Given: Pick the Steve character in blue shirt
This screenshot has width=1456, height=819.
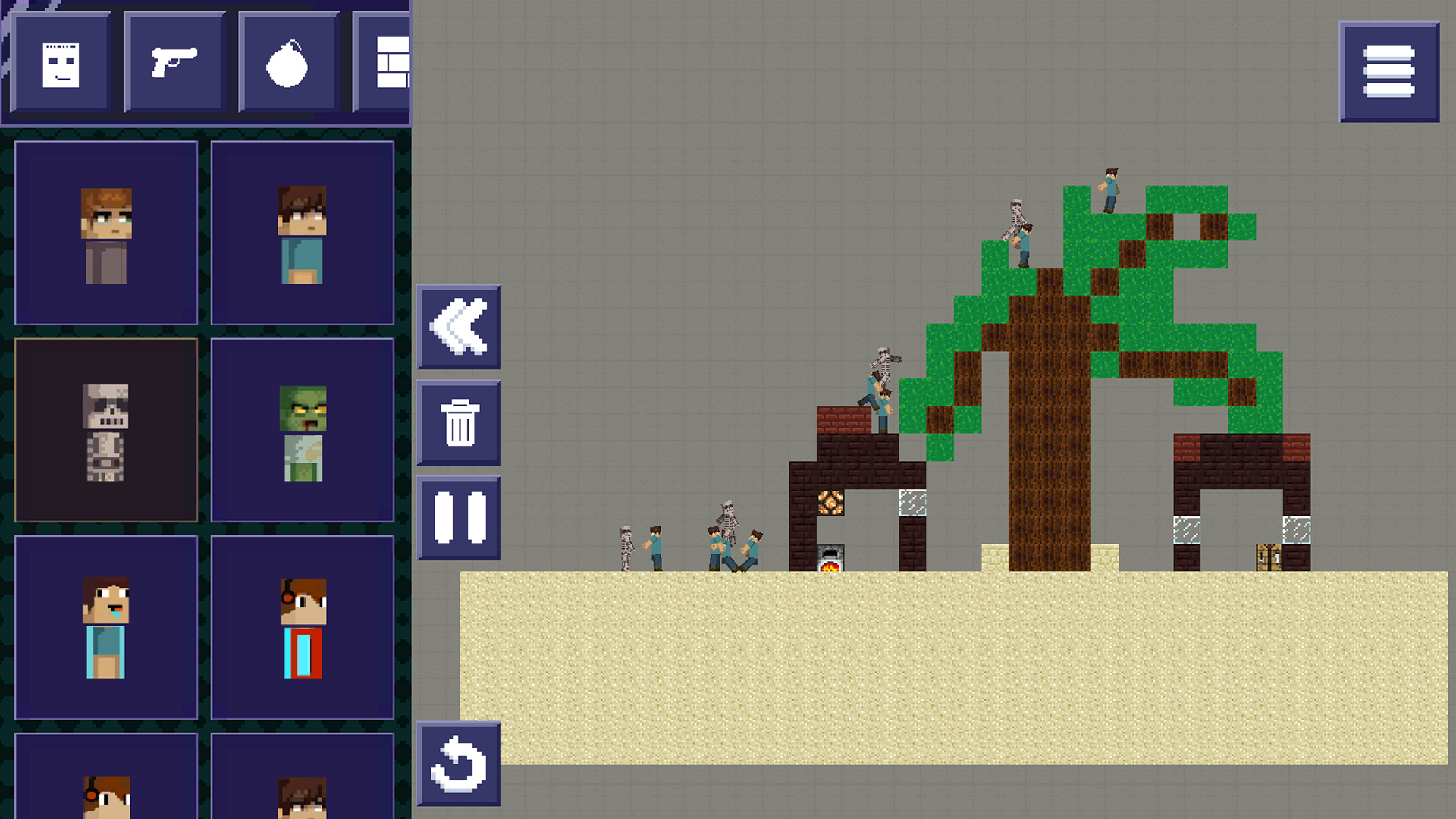Looking at the screenshot, I should pos(303,231).
